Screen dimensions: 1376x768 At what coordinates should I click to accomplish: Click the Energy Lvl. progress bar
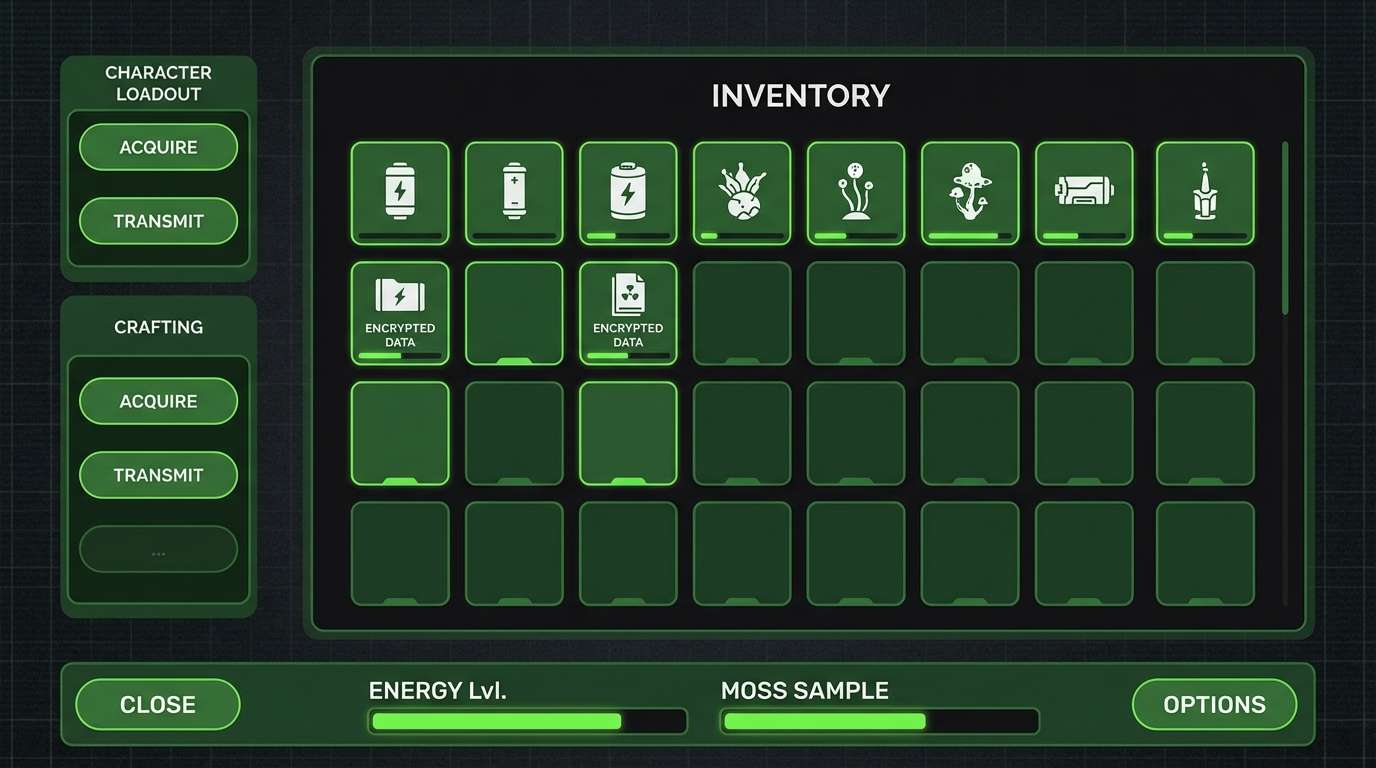coord(527,720)
